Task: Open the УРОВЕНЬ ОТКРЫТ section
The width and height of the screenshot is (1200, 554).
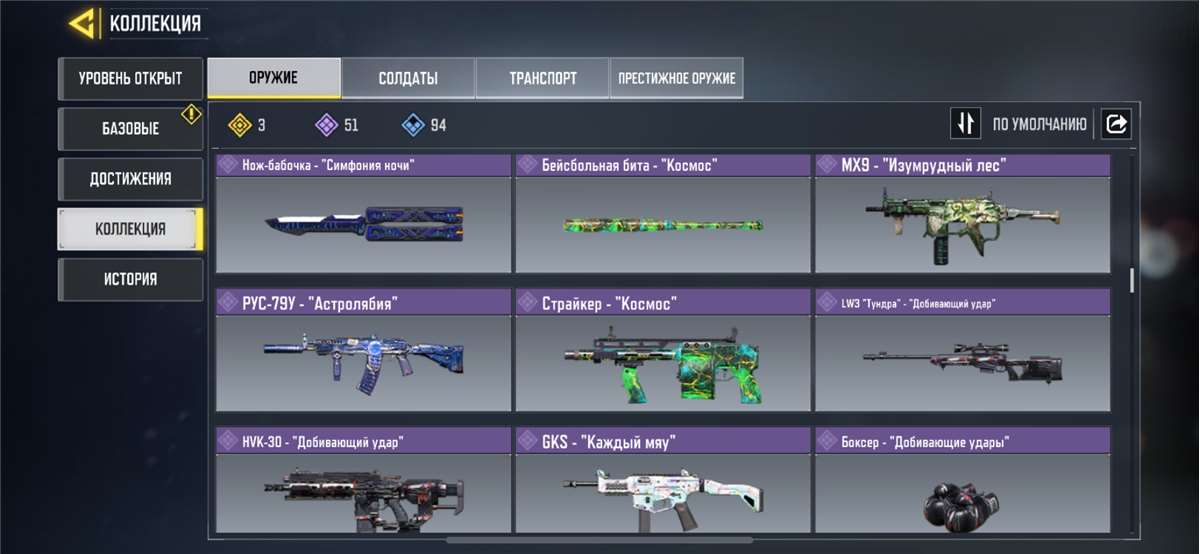Action: tap(130, 78)
